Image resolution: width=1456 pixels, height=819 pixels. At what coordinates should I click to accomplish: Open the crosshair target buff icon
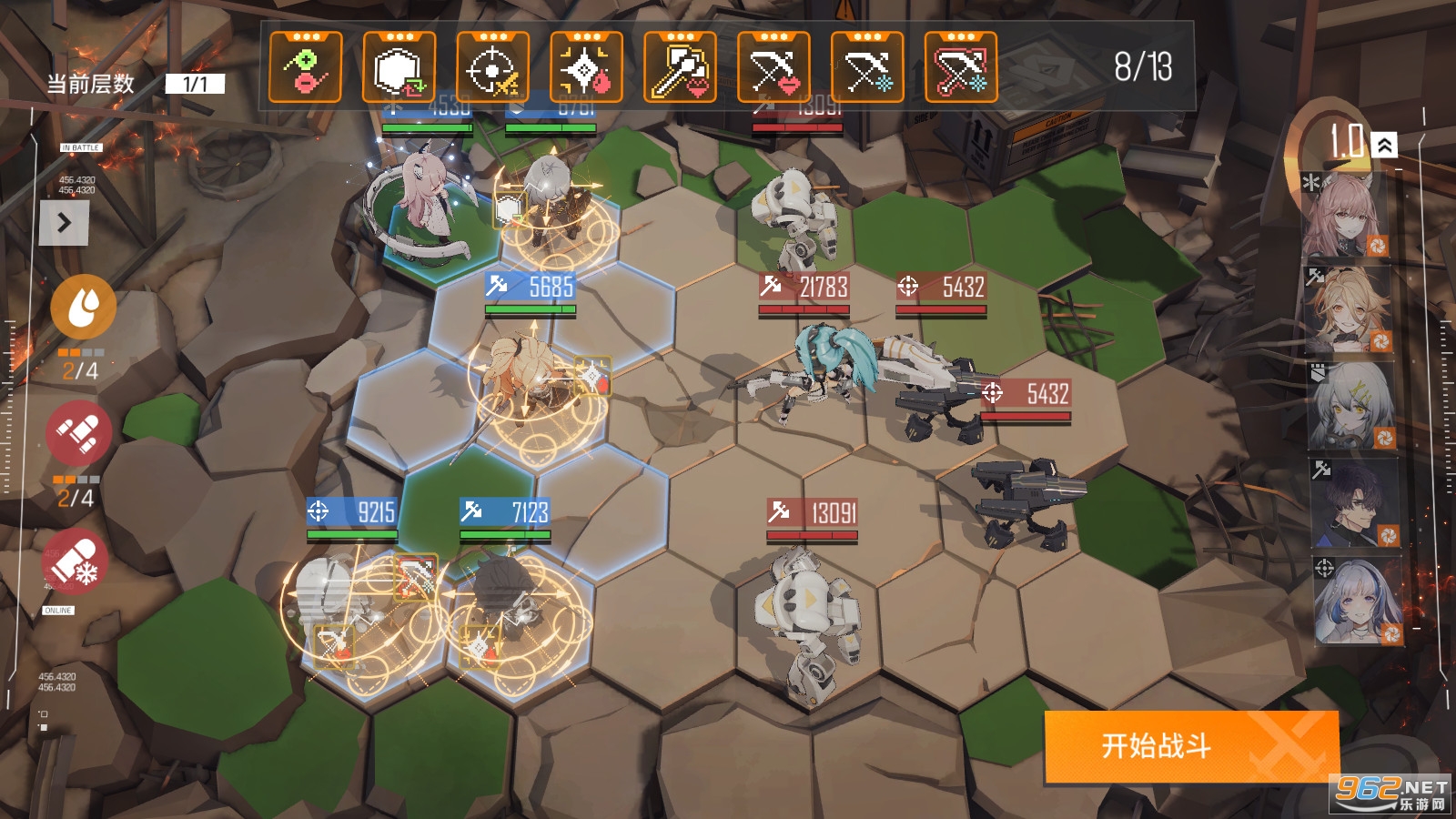(492, 68)
